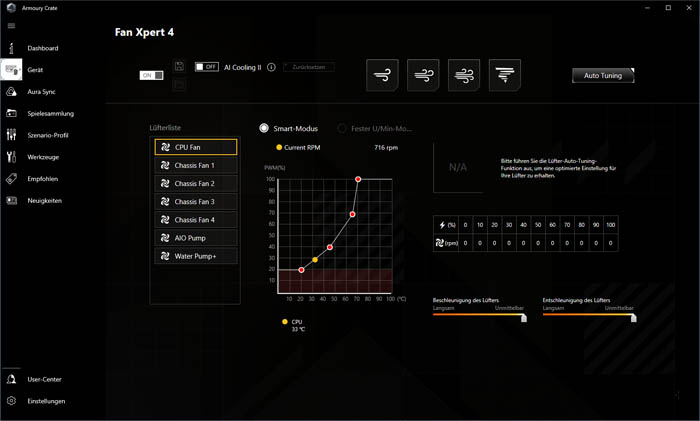Open Spielesammlung in the sidebar
The width and height of the screenshot is (700, 421).
(50, 114)
